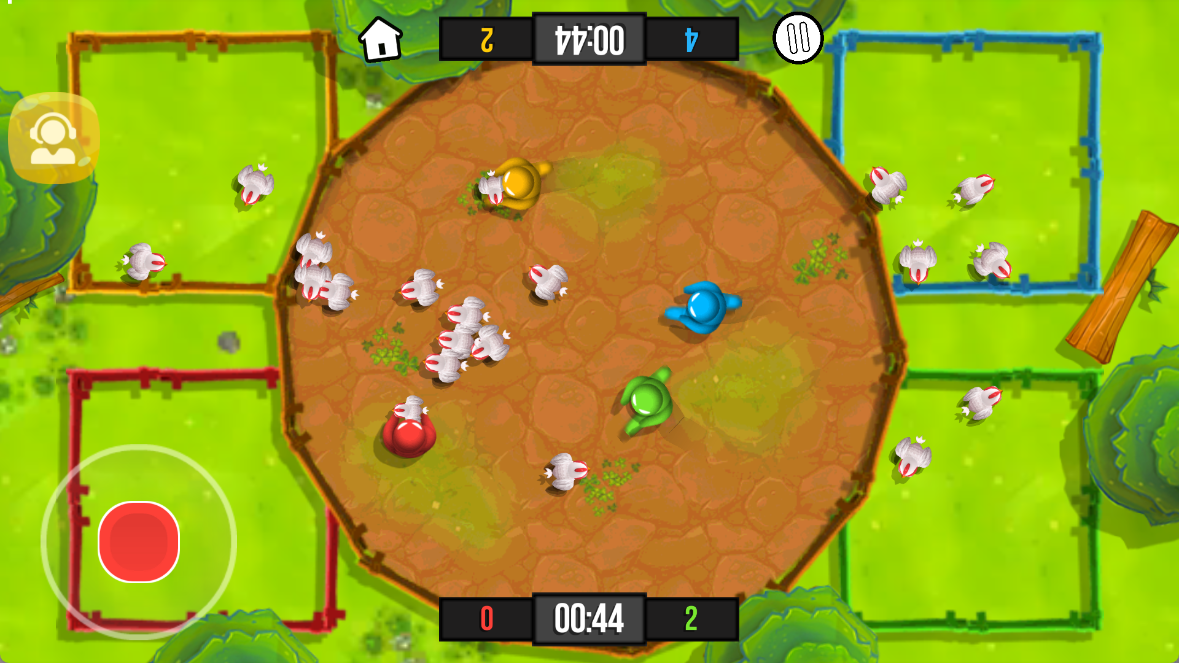This screenshot has width=1179, height=663.
Task: Pause the game
Action: pos(798,39)
